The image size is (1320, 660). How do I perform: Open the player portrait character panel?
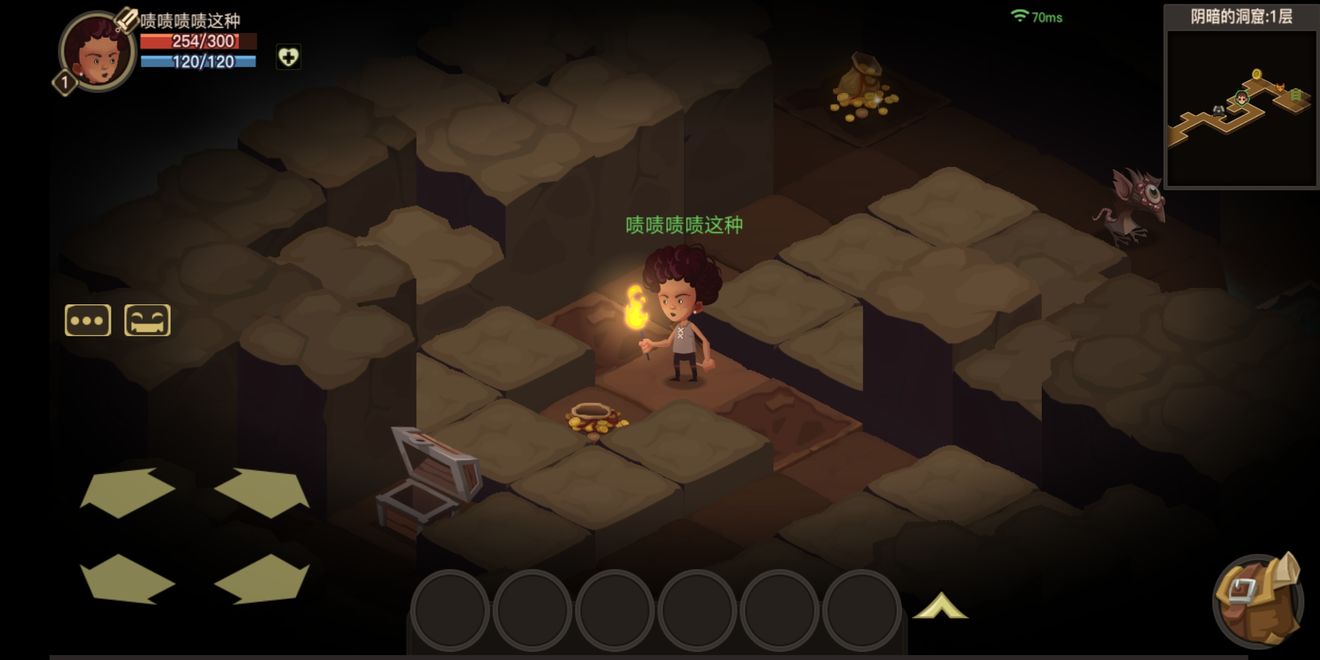click(x=97, y=52)
